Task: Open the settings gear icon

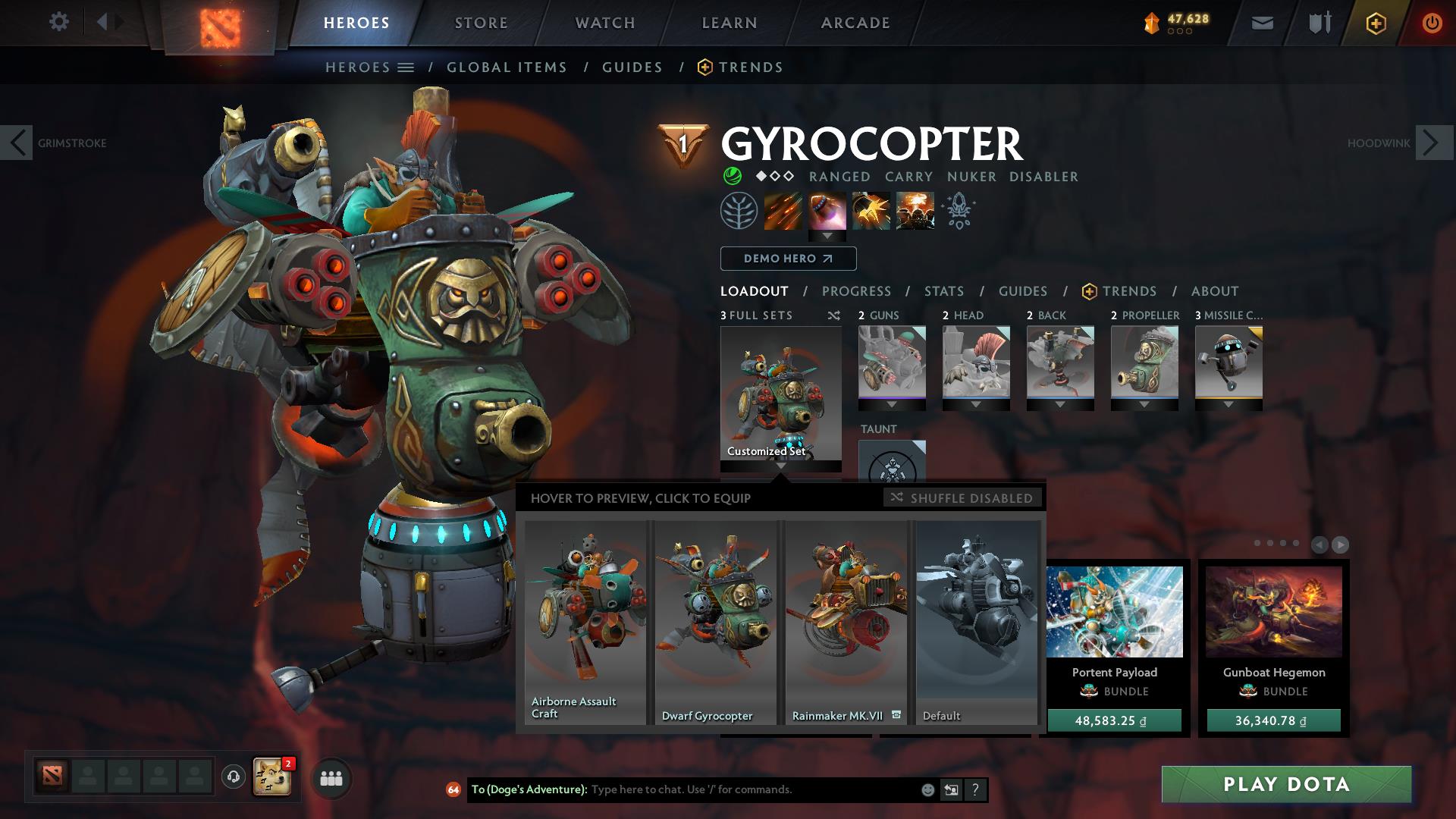Action: point(58,22)
